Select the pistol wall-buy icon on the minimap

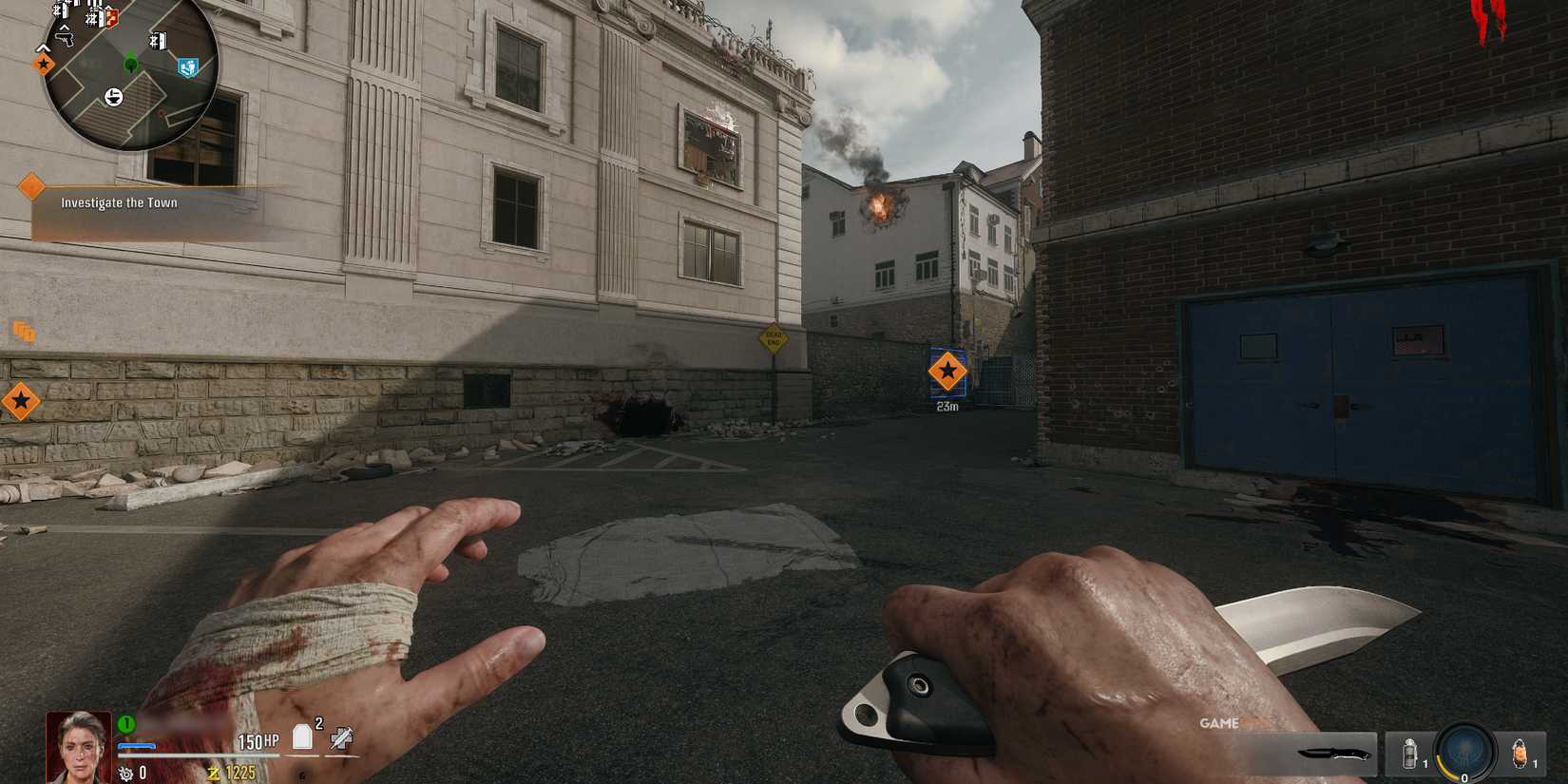coord(65,37)
